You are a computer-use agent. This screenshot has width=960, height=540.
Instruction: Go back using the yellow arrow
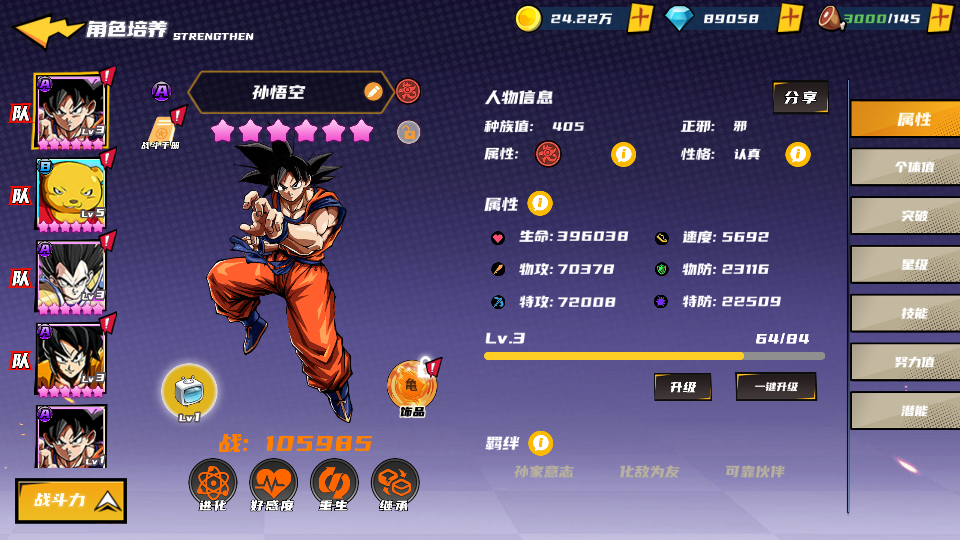(x=46, y=30)
